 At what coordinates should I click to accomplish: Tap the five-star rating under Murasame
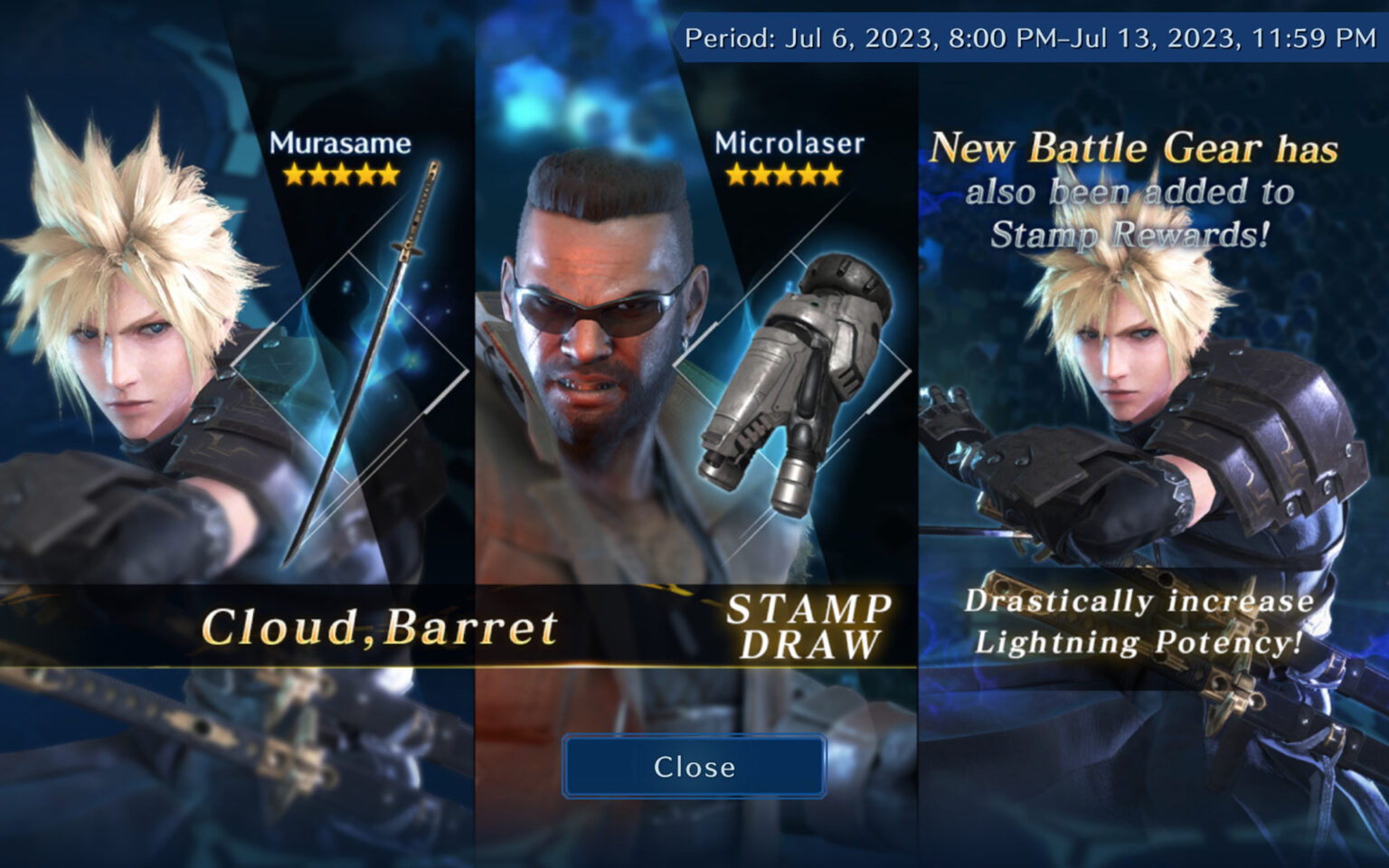342,173
